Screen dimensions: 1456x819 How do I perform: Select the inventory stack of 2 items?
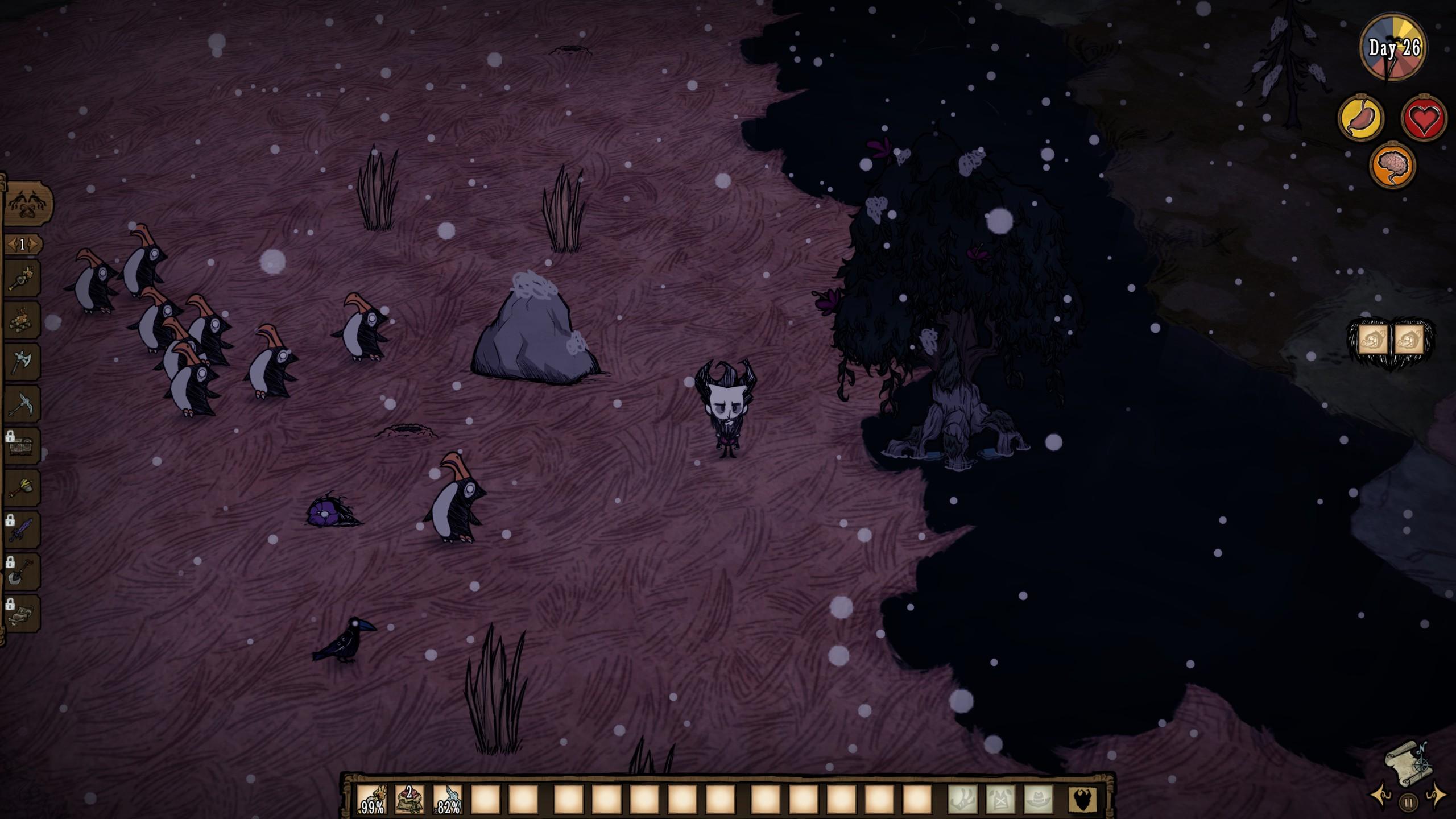[409, 800]
